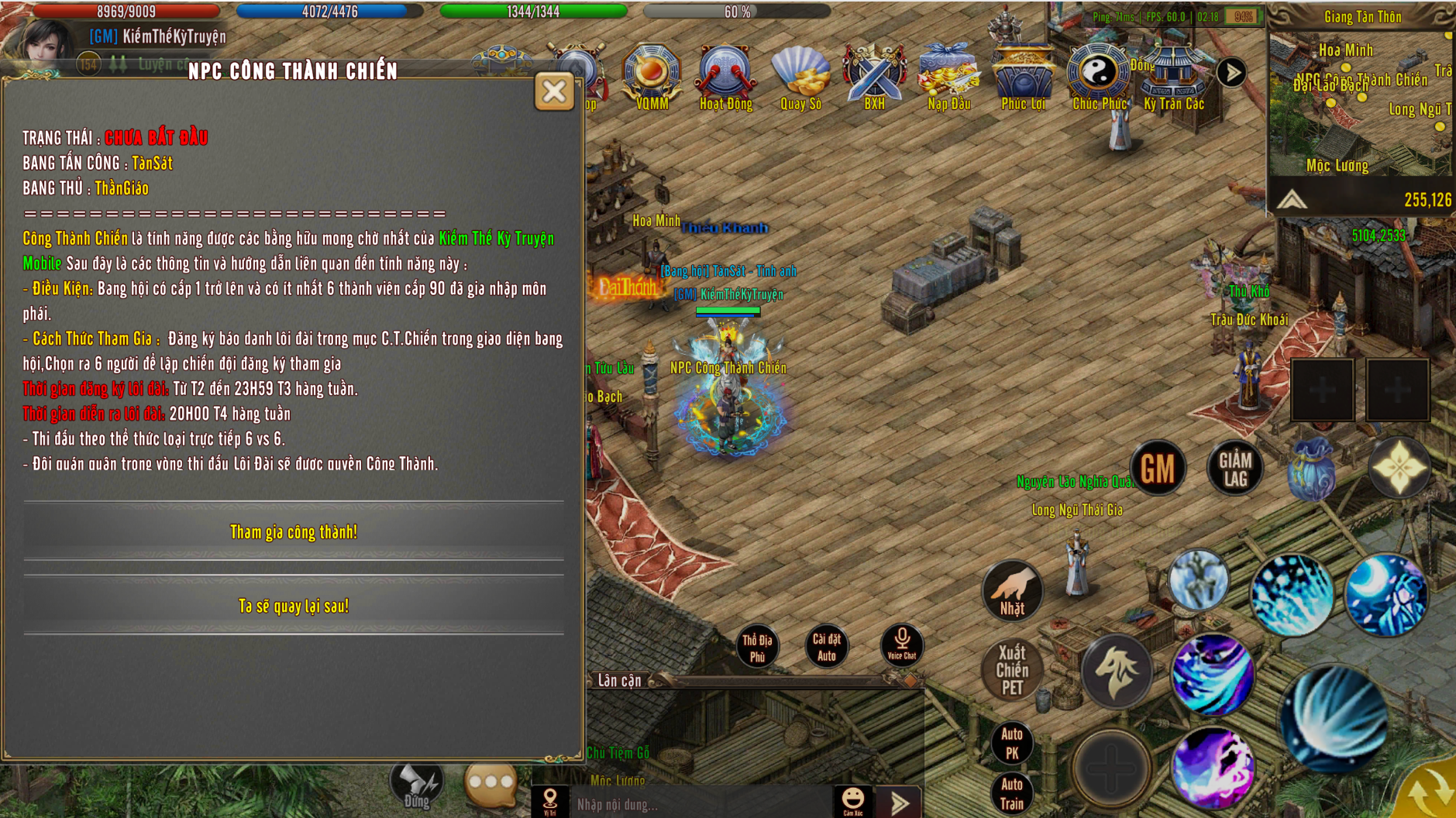Expand the top icon bar arrow
Screen dimensions: 1456x818
click(1231, 73)
